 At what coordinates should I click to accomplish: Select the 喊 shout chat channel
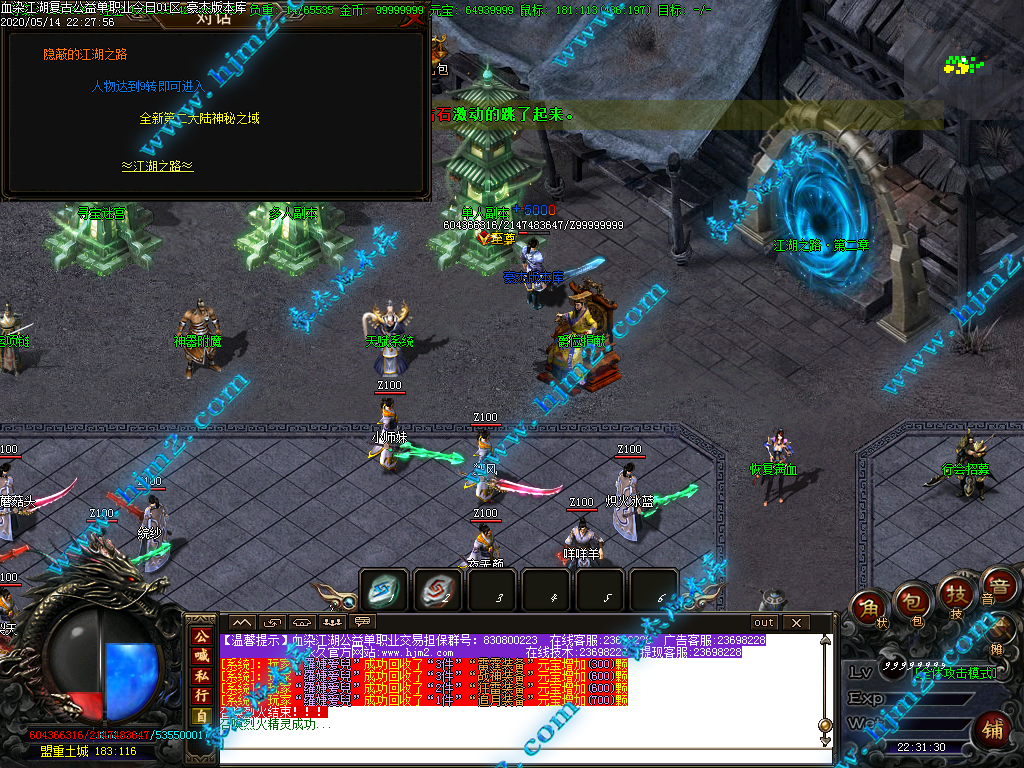coord(201,655)
